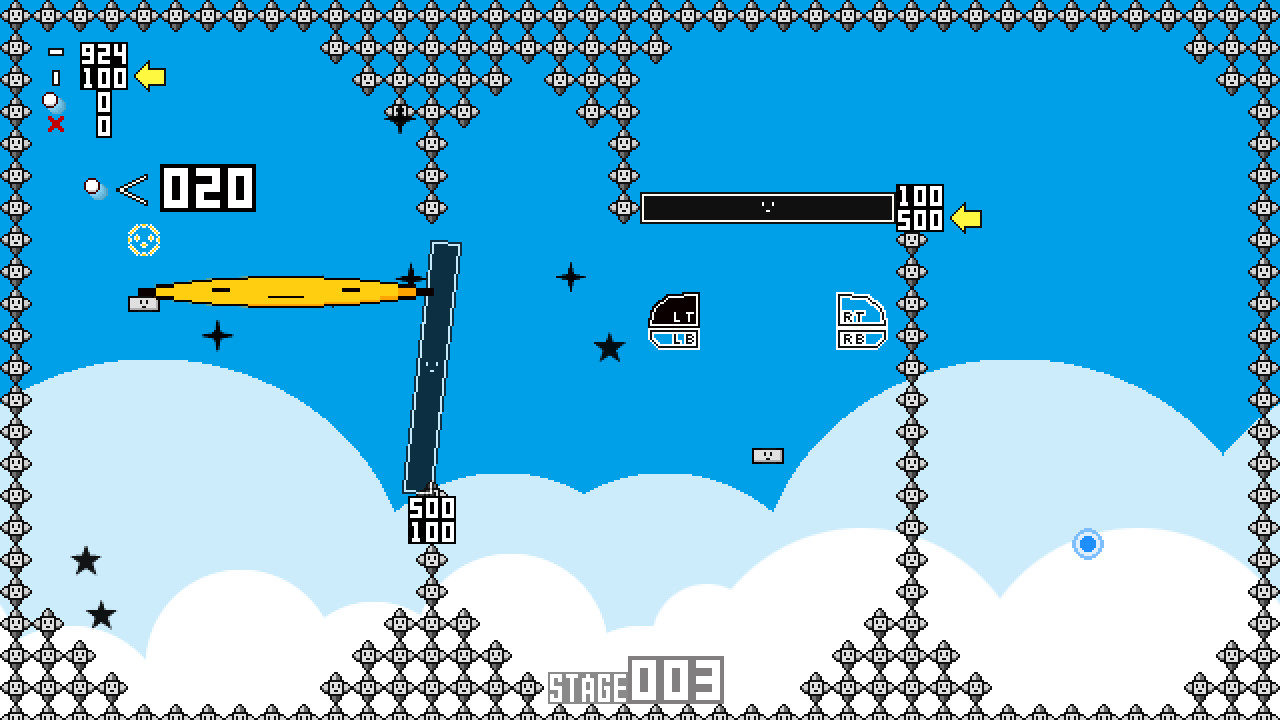Click the long black platform with the face
The image size is (1280, 720).
(768, 207)
